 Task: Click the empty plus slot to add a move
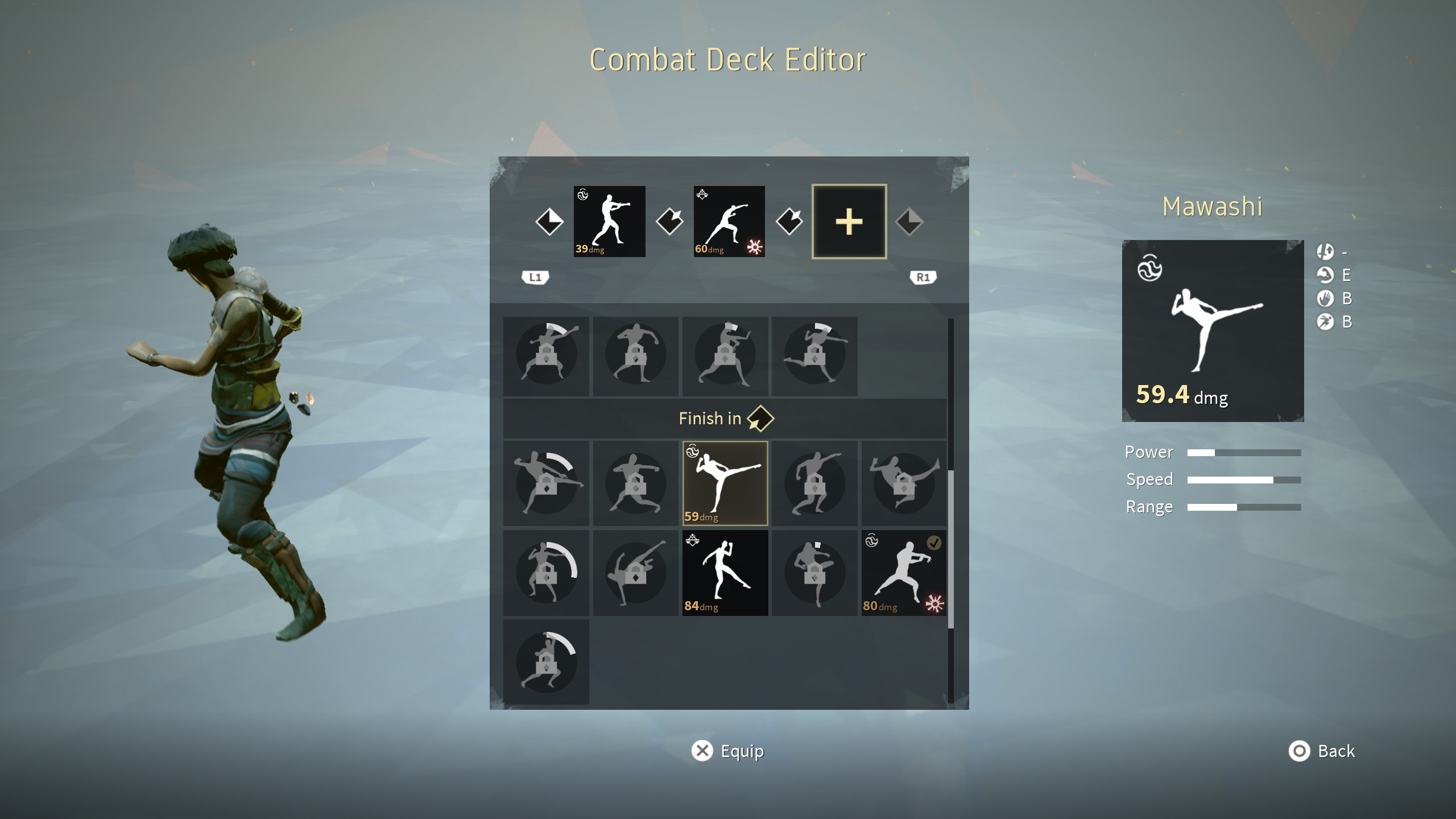pos(849,222)
